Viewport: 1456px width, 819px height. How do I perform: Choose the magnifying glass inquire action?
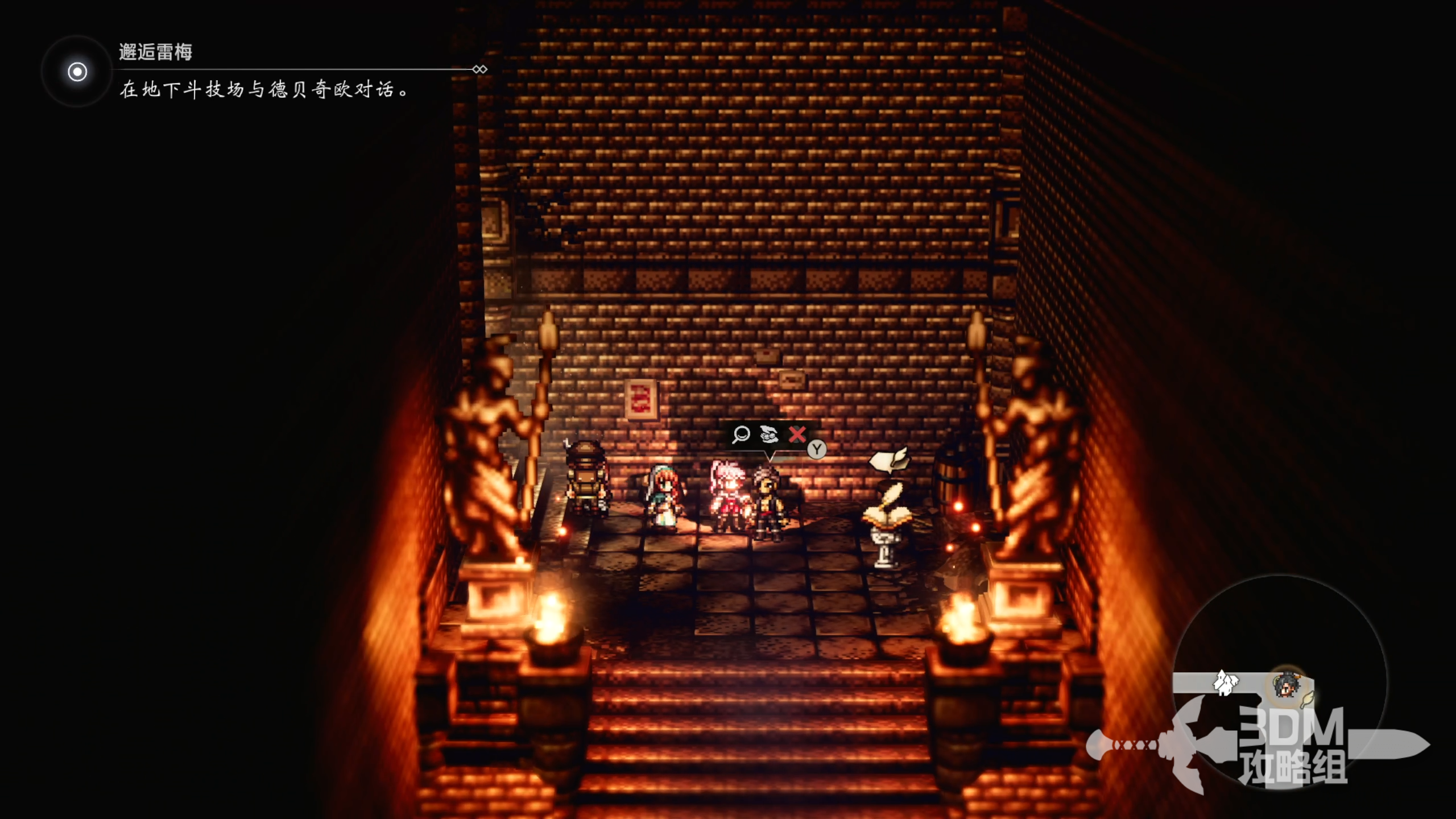pos(741,435)
